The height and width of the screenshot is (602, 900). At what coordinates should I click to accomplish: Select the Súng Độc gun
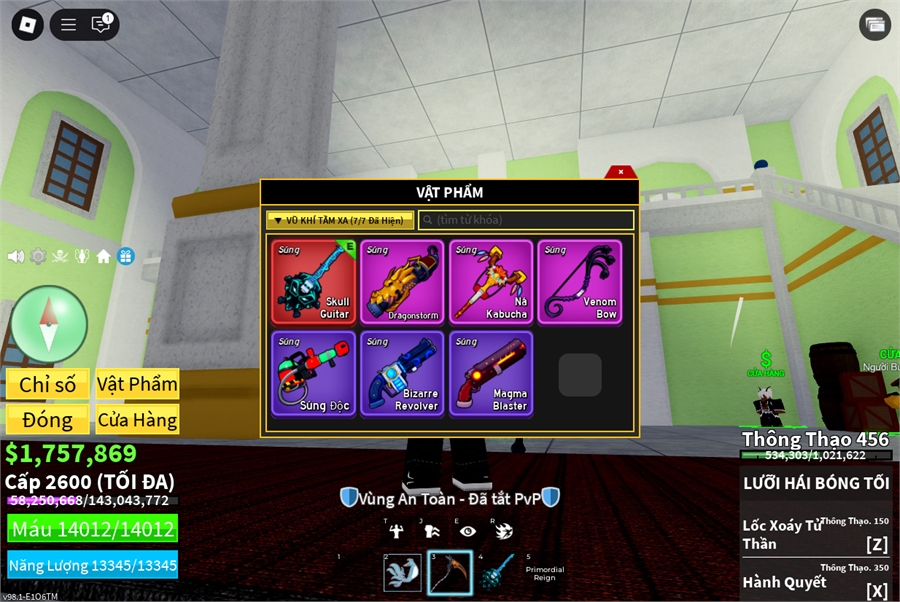click(x=313, y=373)
